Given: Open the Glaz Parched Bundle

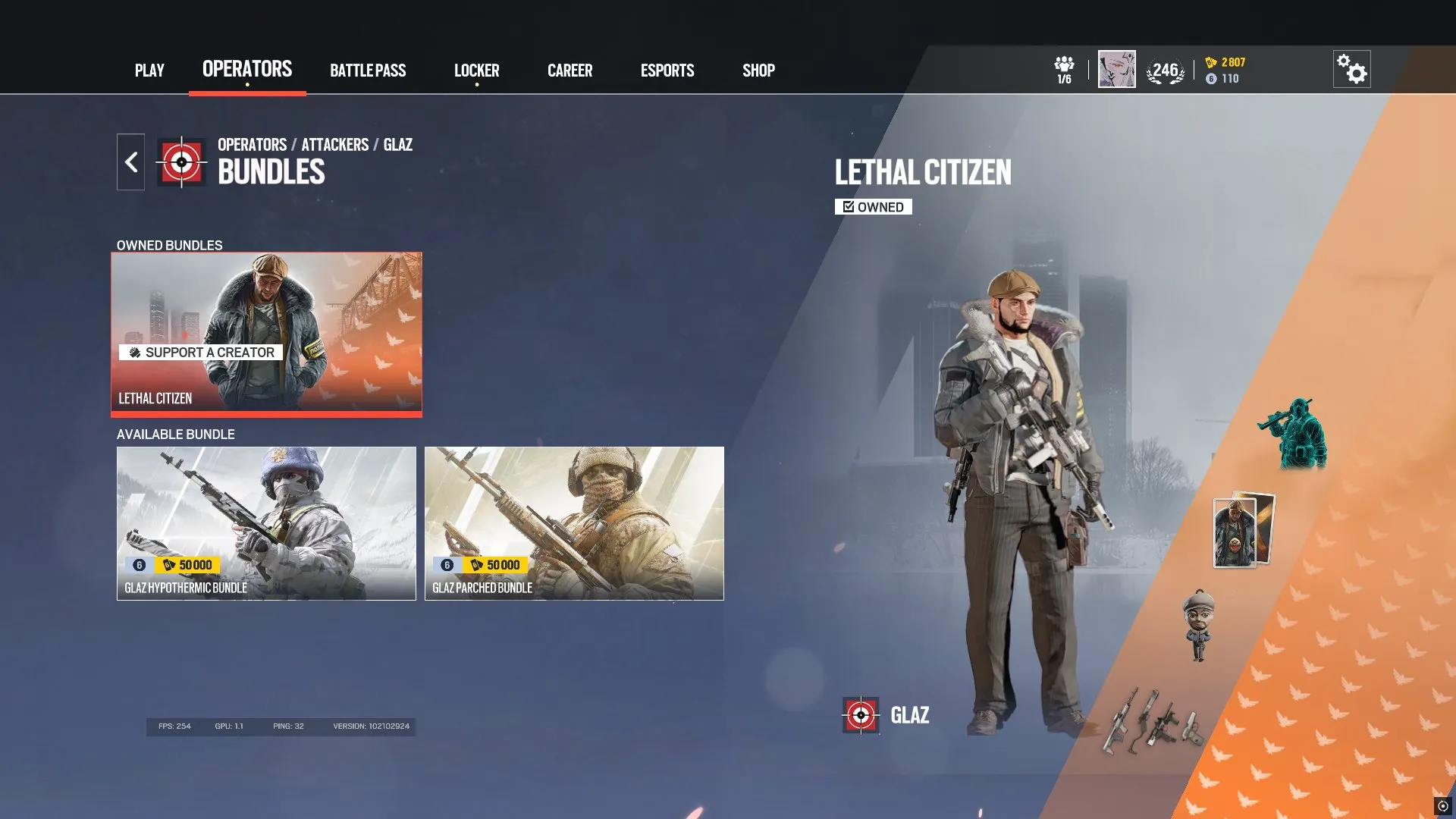Looking at the screenshot, I should (x=574, y=523).
